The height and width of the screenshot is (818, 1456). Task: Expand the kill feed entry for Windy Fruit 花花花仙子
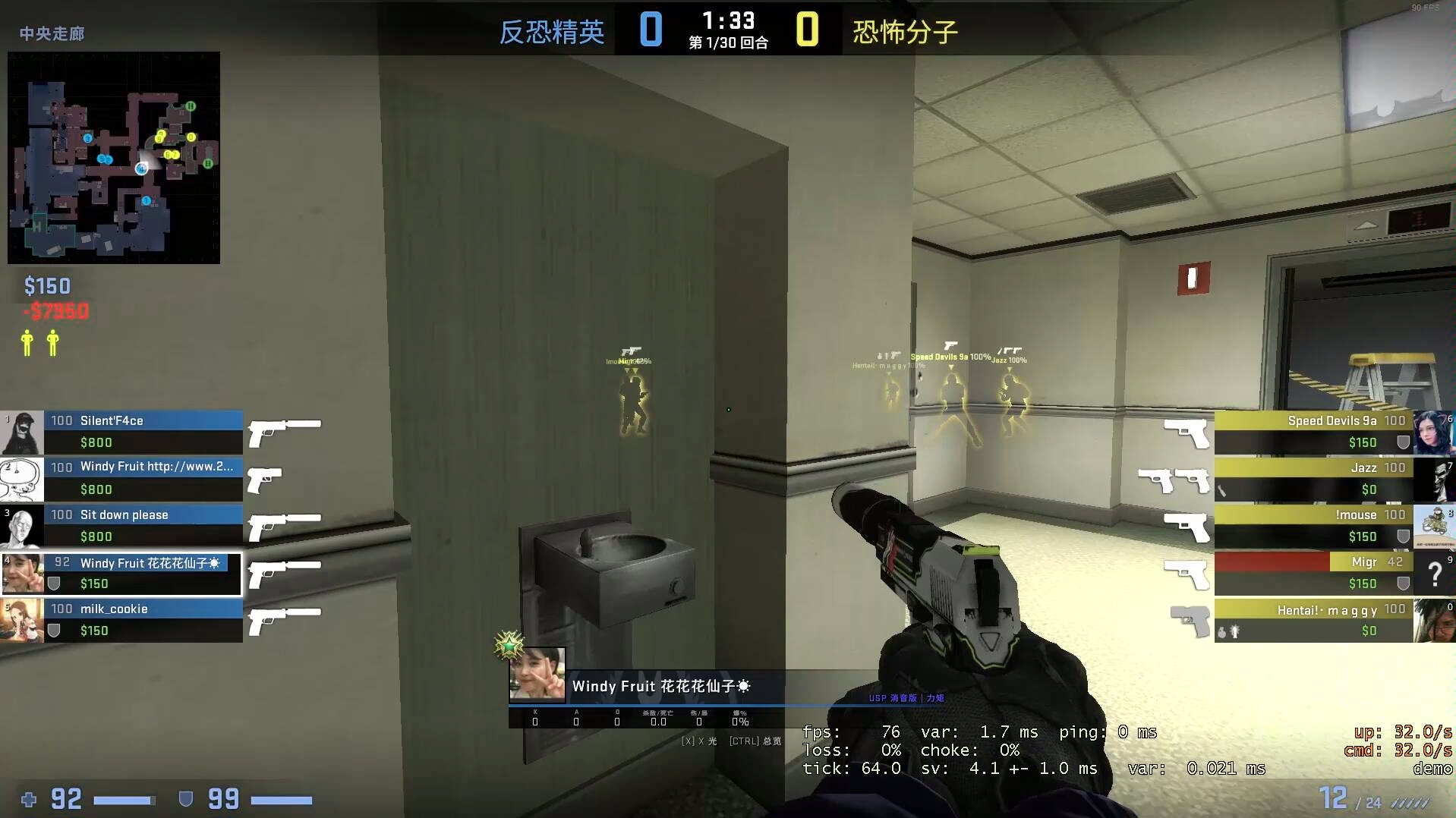pyautogui.click(x=660, y=685)
